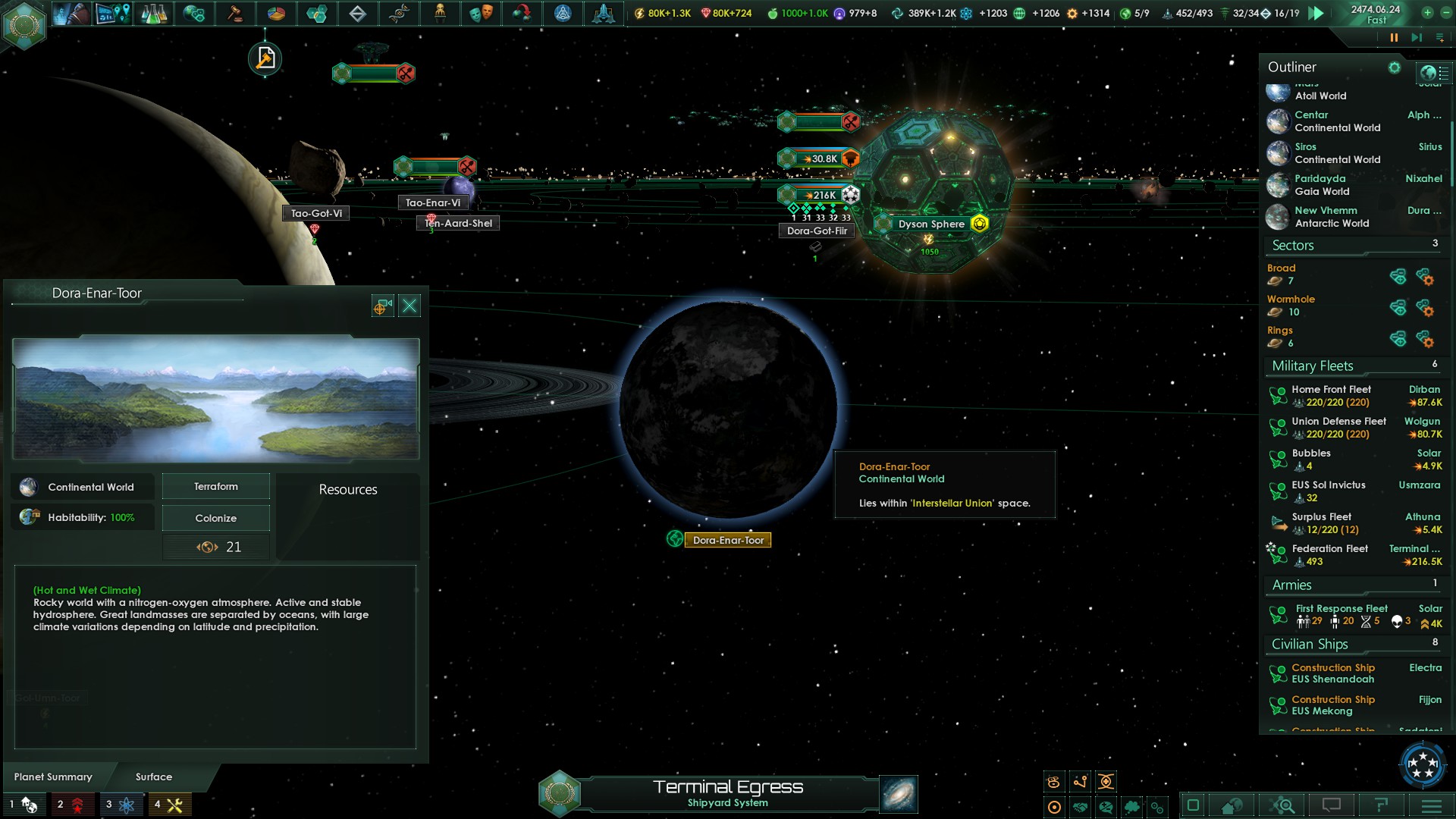Click the Terraform button
The height and width of the screenshot is (819, 1456).
215,486
